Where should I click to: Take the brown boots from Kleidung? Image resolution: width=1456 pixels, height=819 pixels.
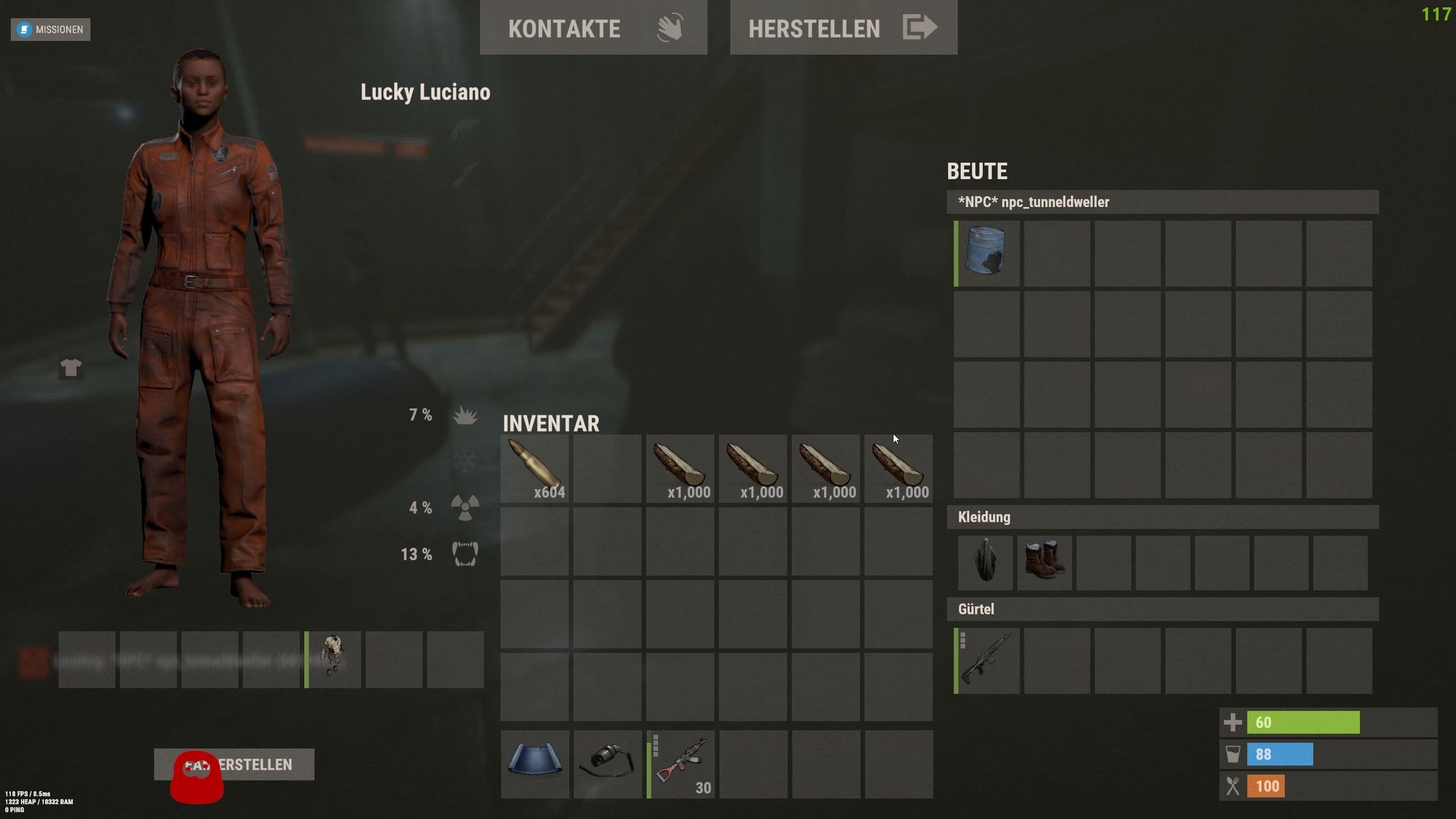click(x=1044, y=562)
